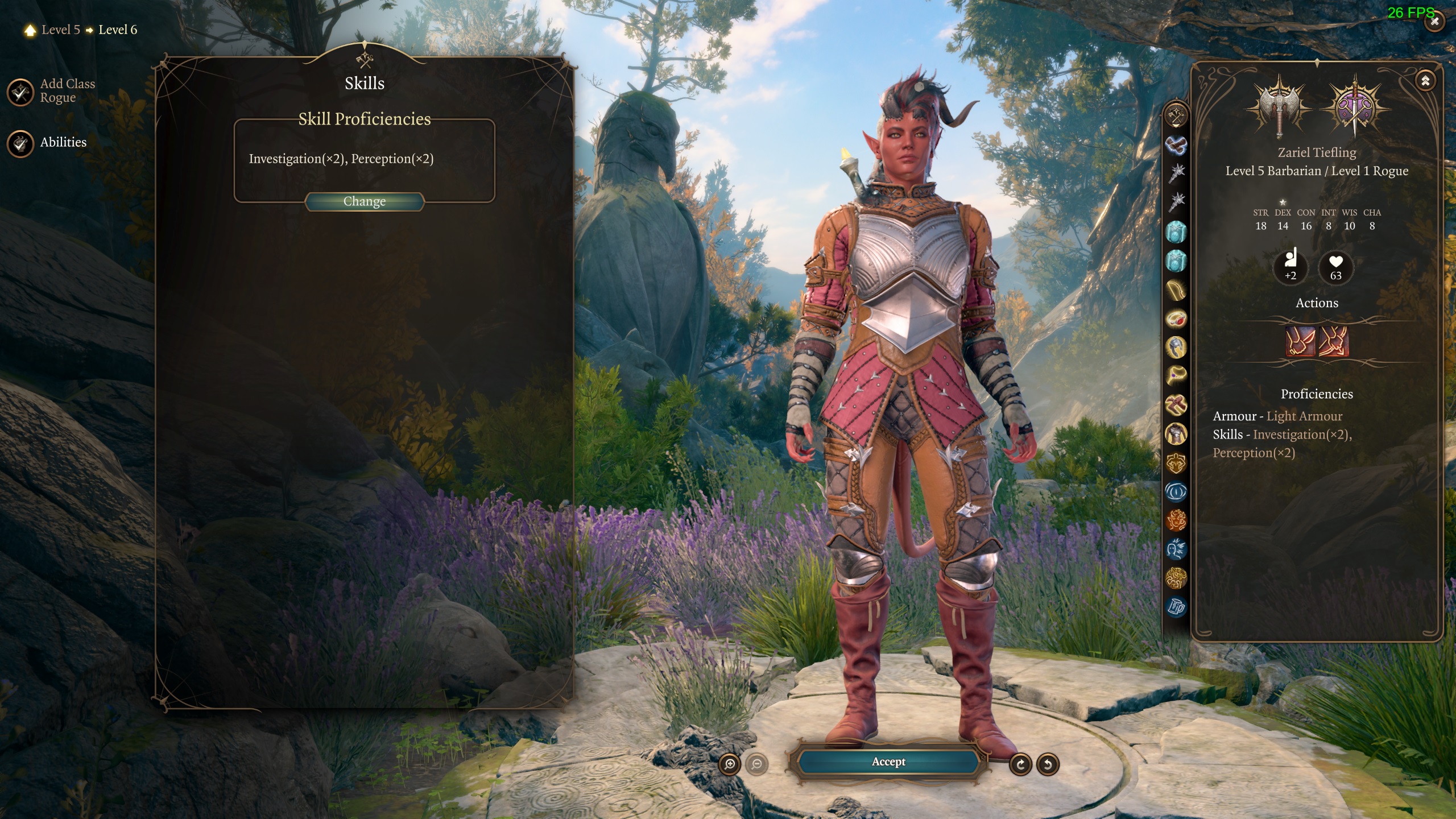
Task: Select the helmet icon in sidebar
Action: pyautogui.click(x=1176, y=347)
